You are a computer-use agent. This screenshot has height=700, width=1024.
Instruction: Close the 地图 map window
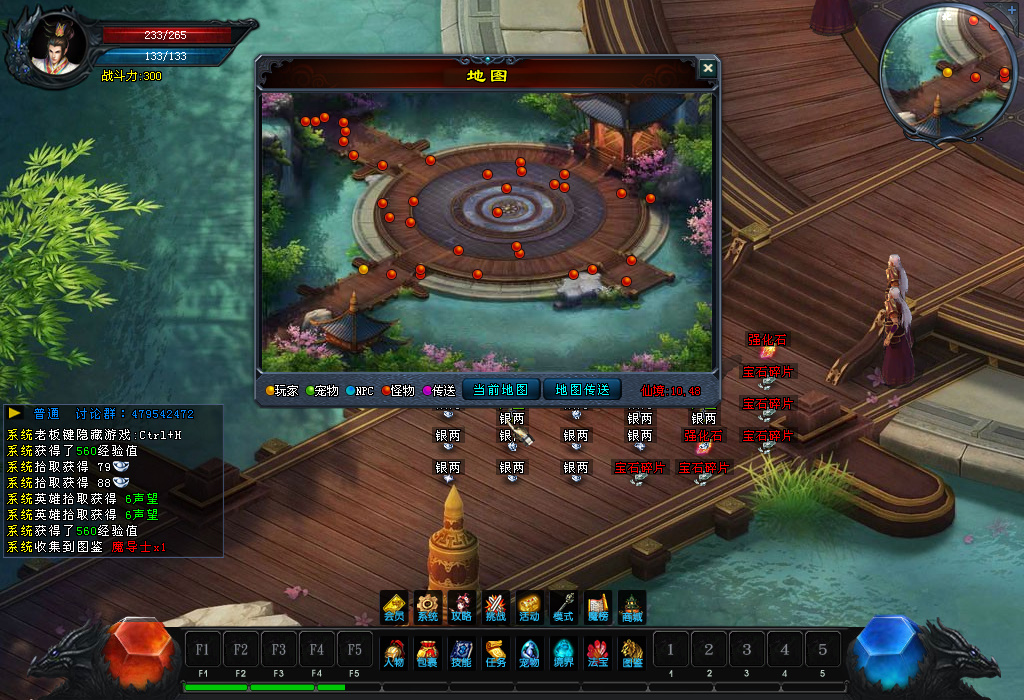708,68
